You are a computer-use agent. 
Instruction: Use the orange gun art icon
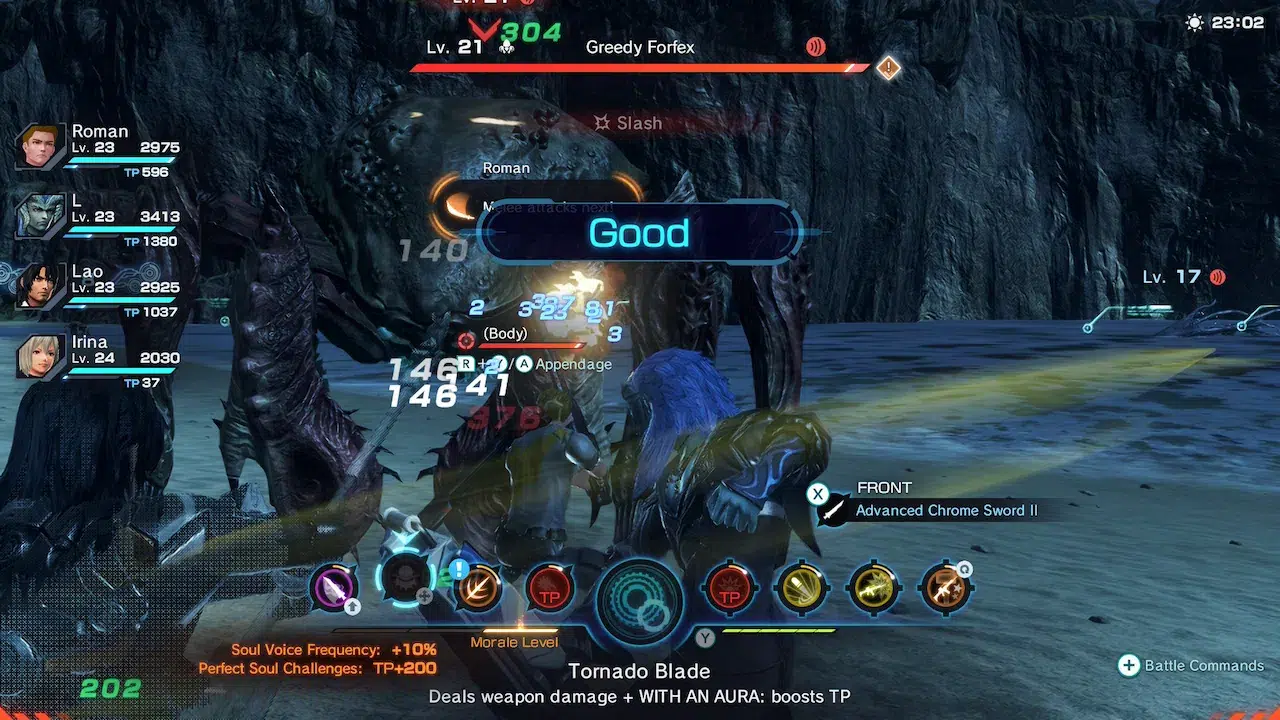tap(944, 588)
